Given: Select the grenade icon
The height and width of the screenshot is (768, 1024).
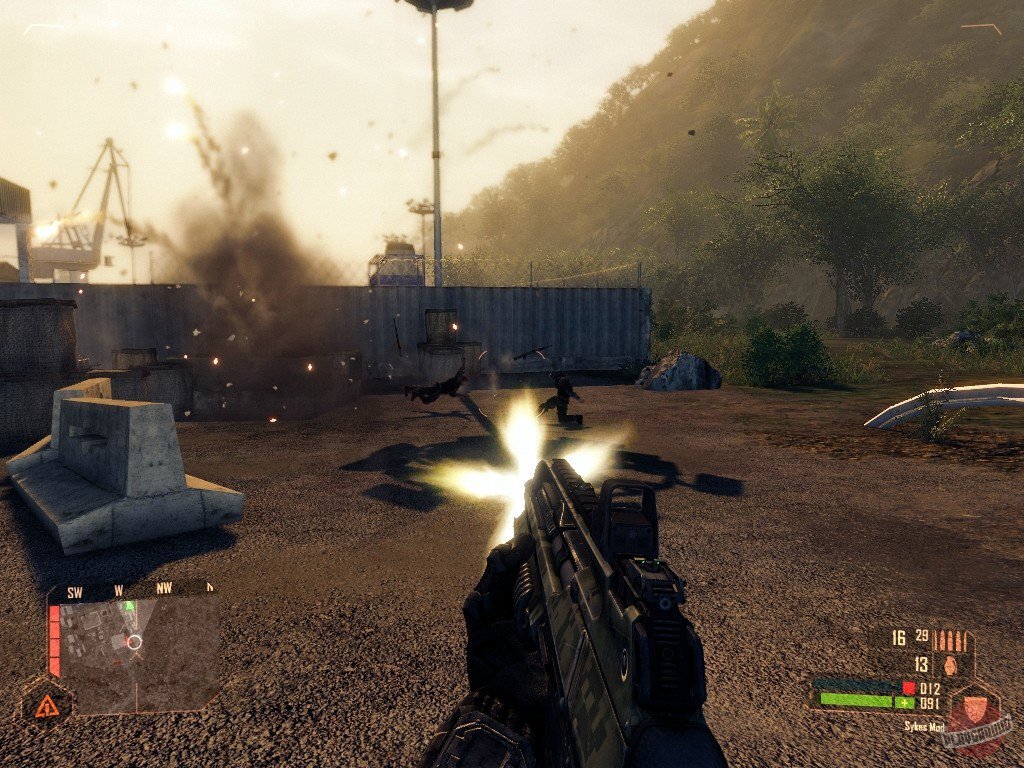Looking at the screenshot, I should (950, 664).
